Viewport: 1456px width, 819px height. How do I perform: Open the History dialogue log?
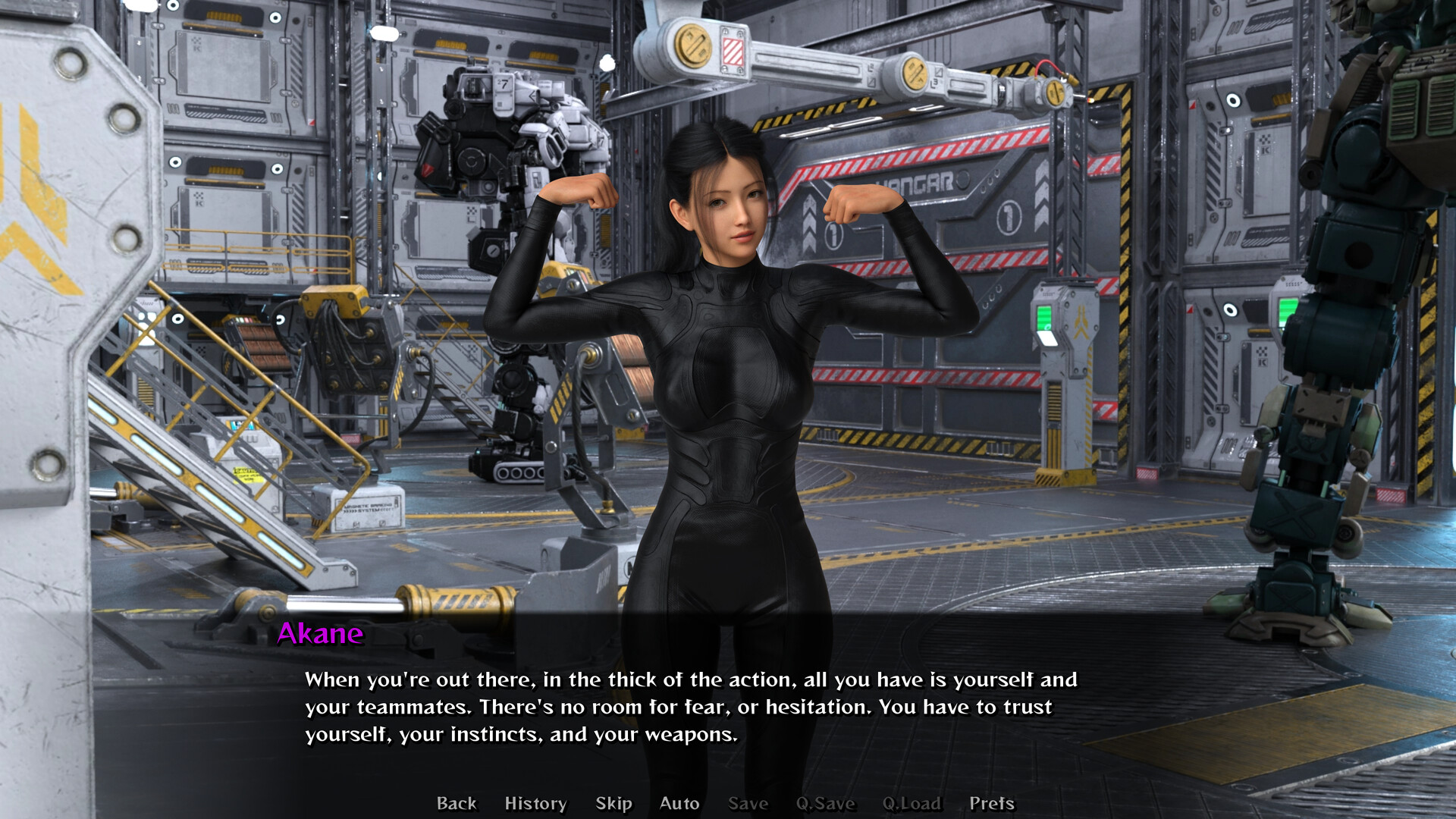click(x=535, y=803)
